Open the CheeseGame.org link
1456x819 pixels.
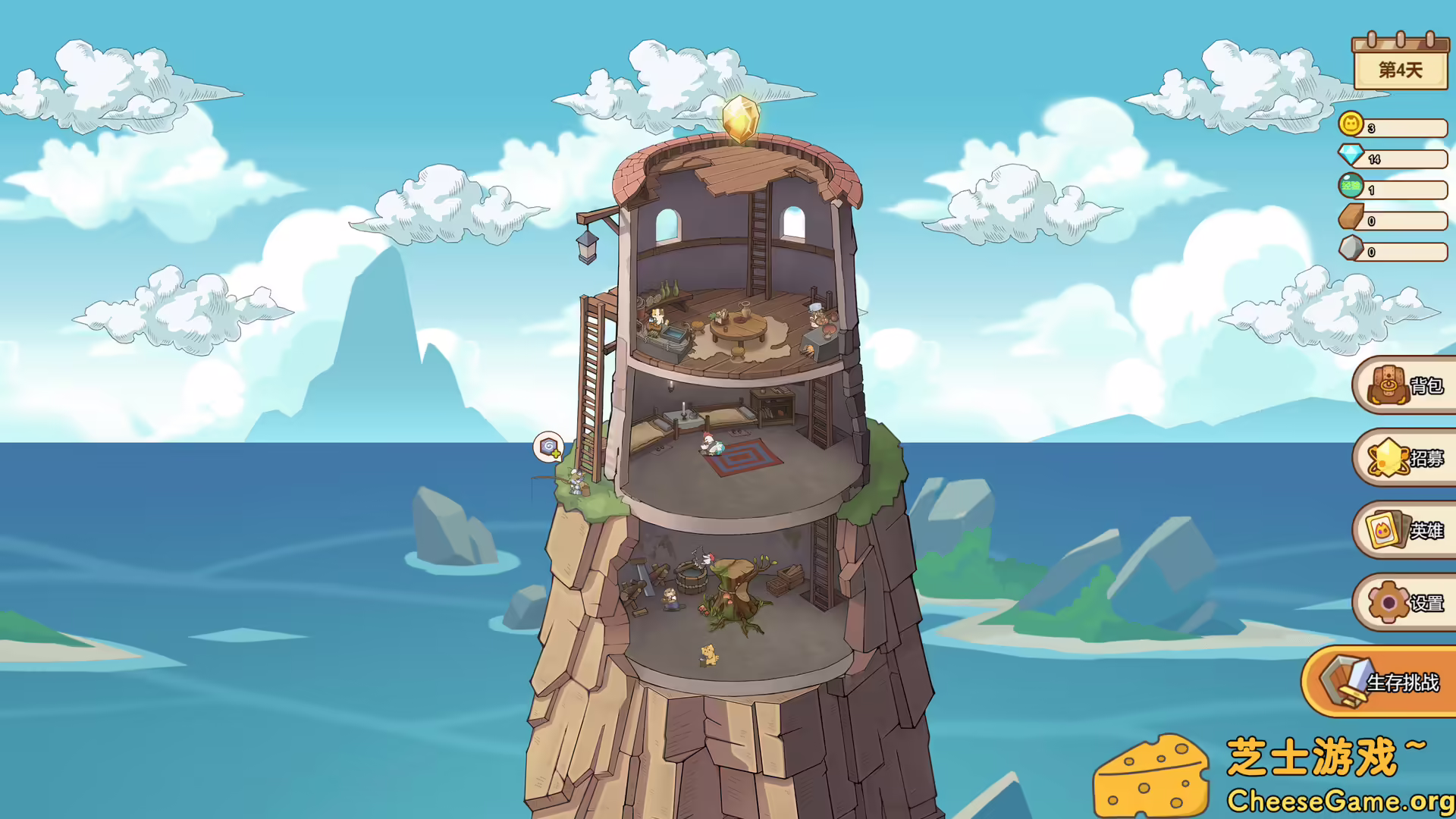[1339, 799]
